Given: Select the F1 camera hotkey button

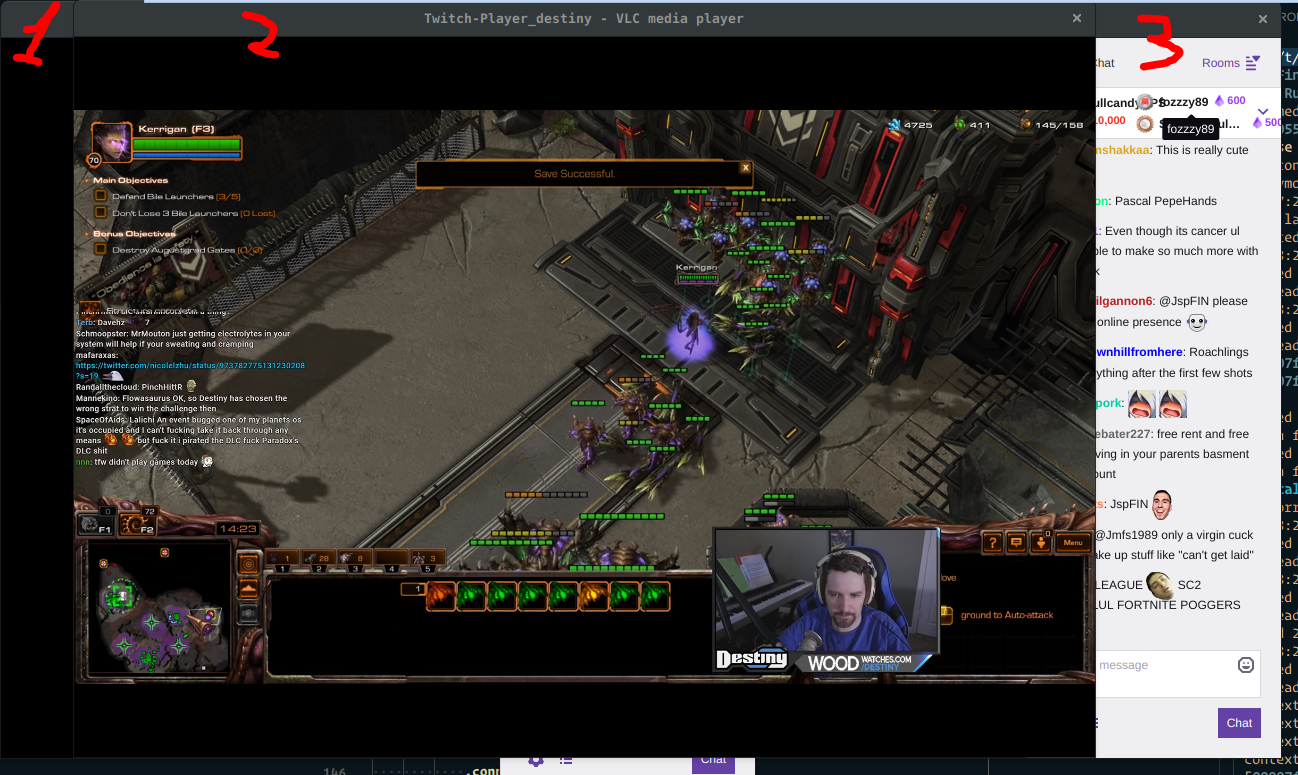Looking at the screenshot, I should 97,525.
